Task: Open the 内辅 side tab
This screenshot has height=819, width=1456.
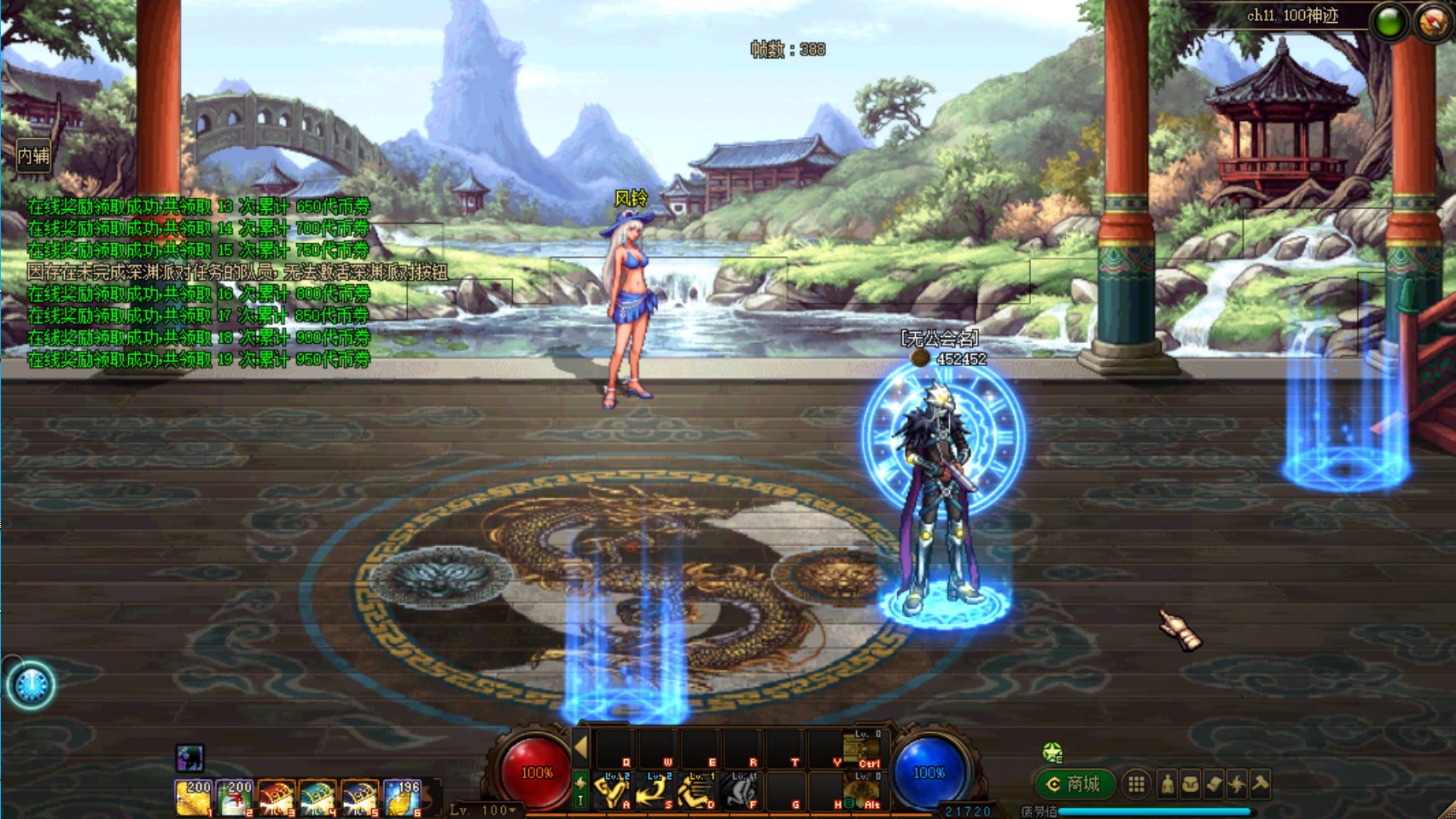Action: (x=33, y=156)
